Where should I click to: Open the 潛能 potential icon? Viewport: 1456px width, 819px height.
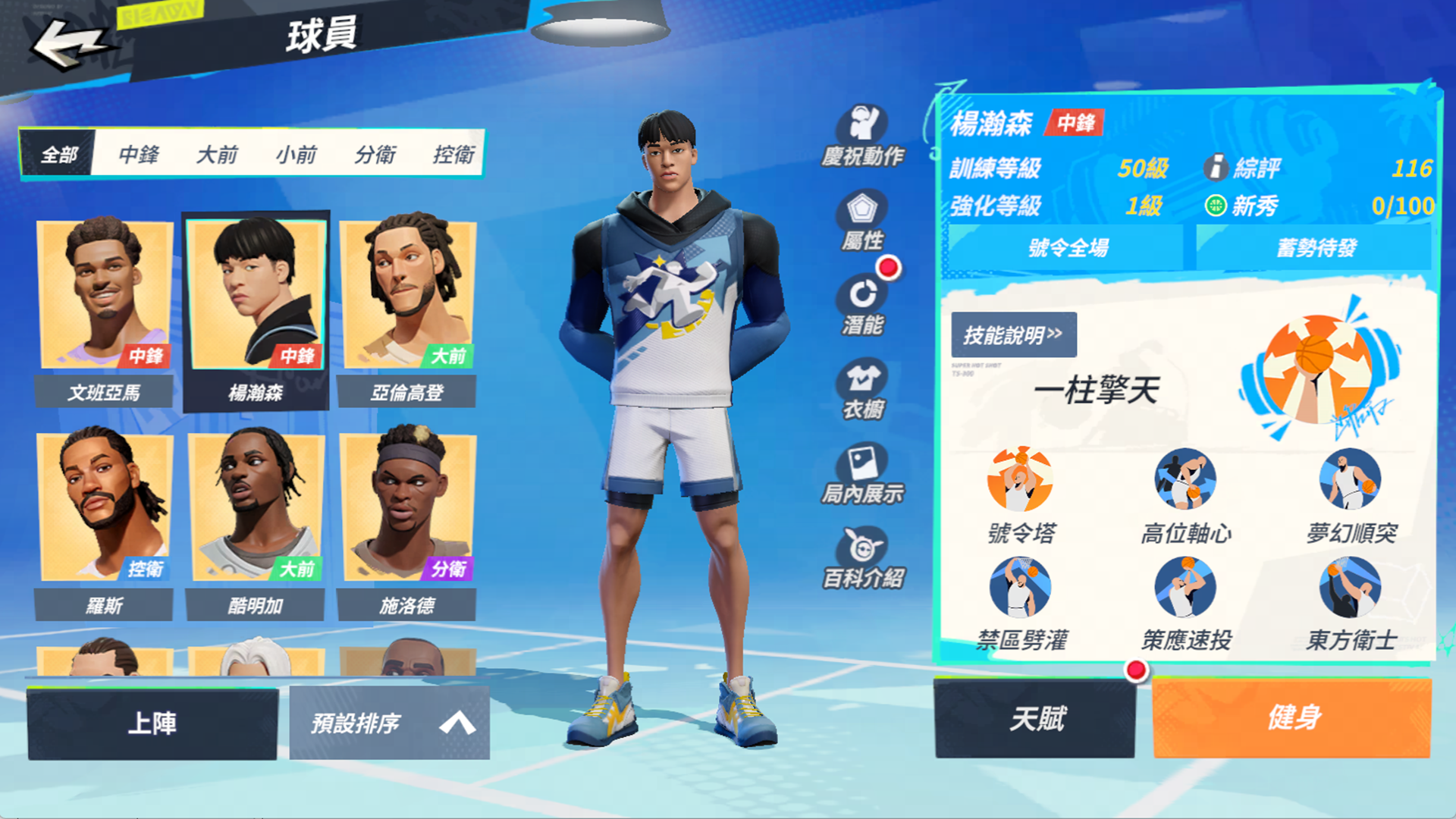coord(863,306)
